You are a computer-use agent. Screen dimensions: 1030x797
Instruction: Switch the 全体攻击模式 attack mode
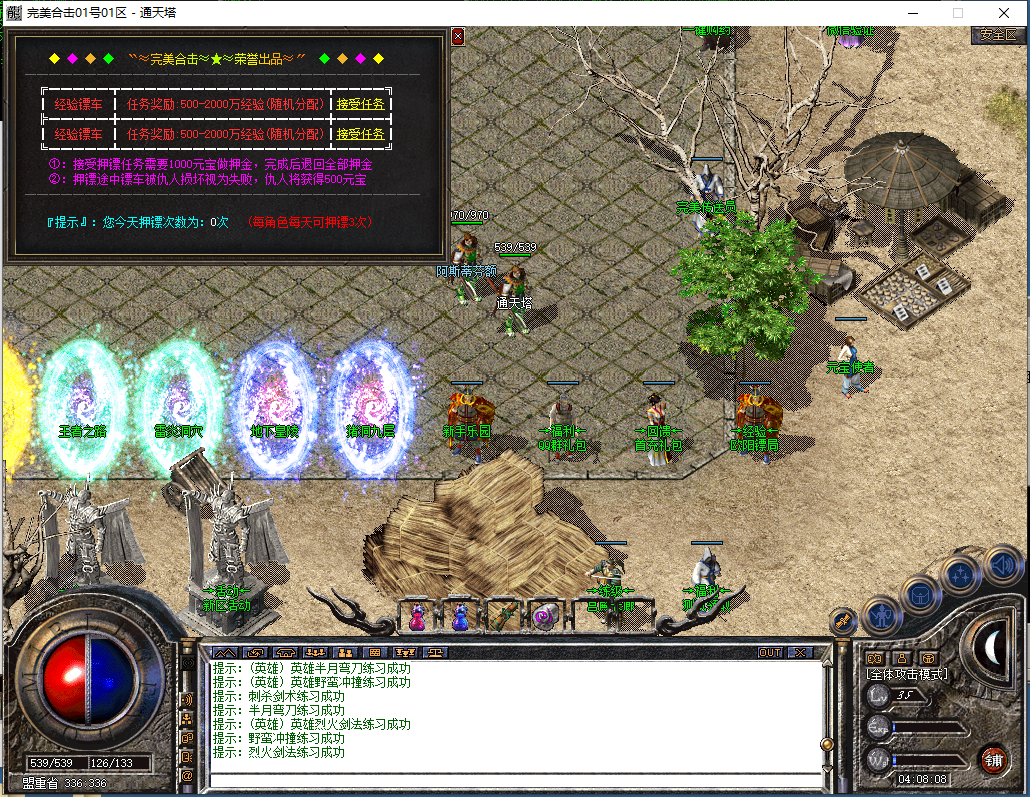click(906, 674)
